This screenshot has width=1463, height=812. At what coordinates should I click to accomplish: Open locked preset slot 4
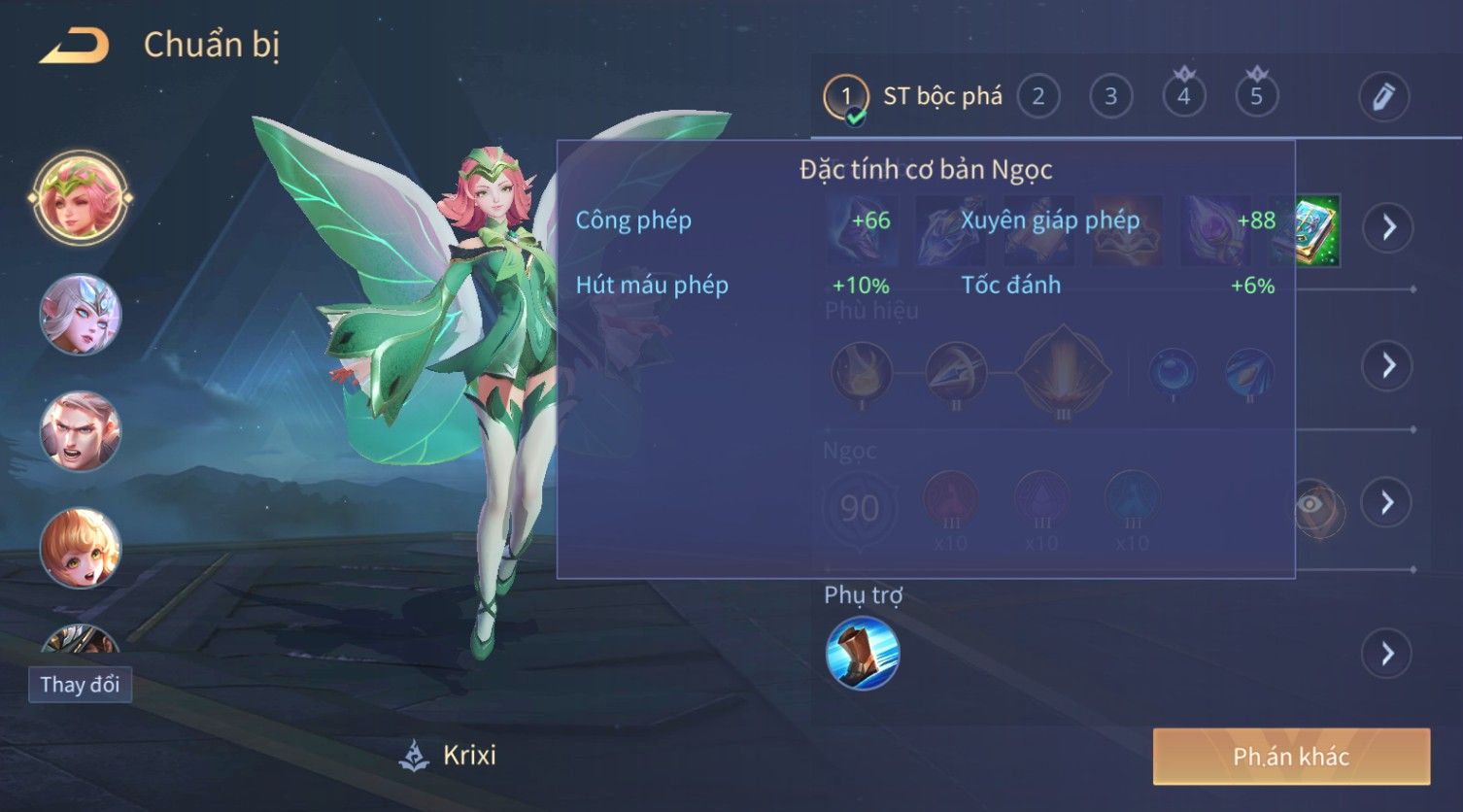1183,95
